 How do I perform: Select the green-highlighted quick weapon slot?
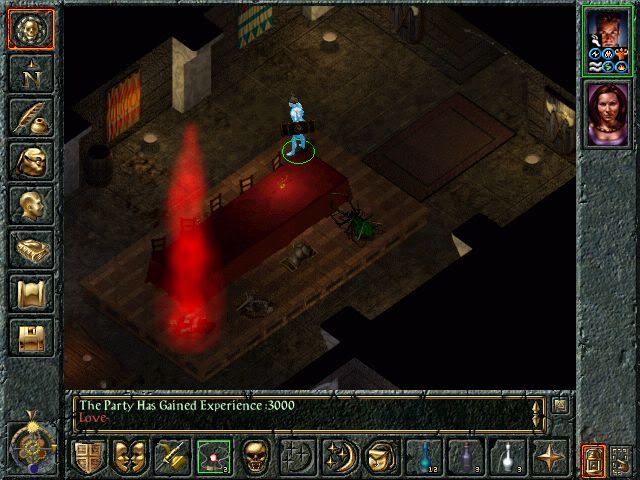click(213, 457)
